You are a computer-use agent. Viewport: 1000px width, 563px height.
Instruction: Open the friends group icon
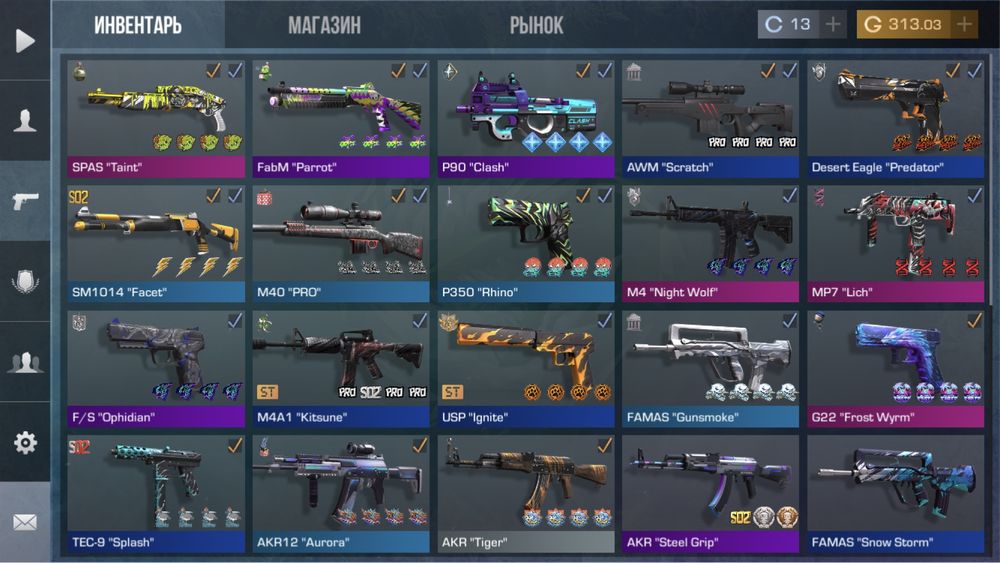coord(25,362)
